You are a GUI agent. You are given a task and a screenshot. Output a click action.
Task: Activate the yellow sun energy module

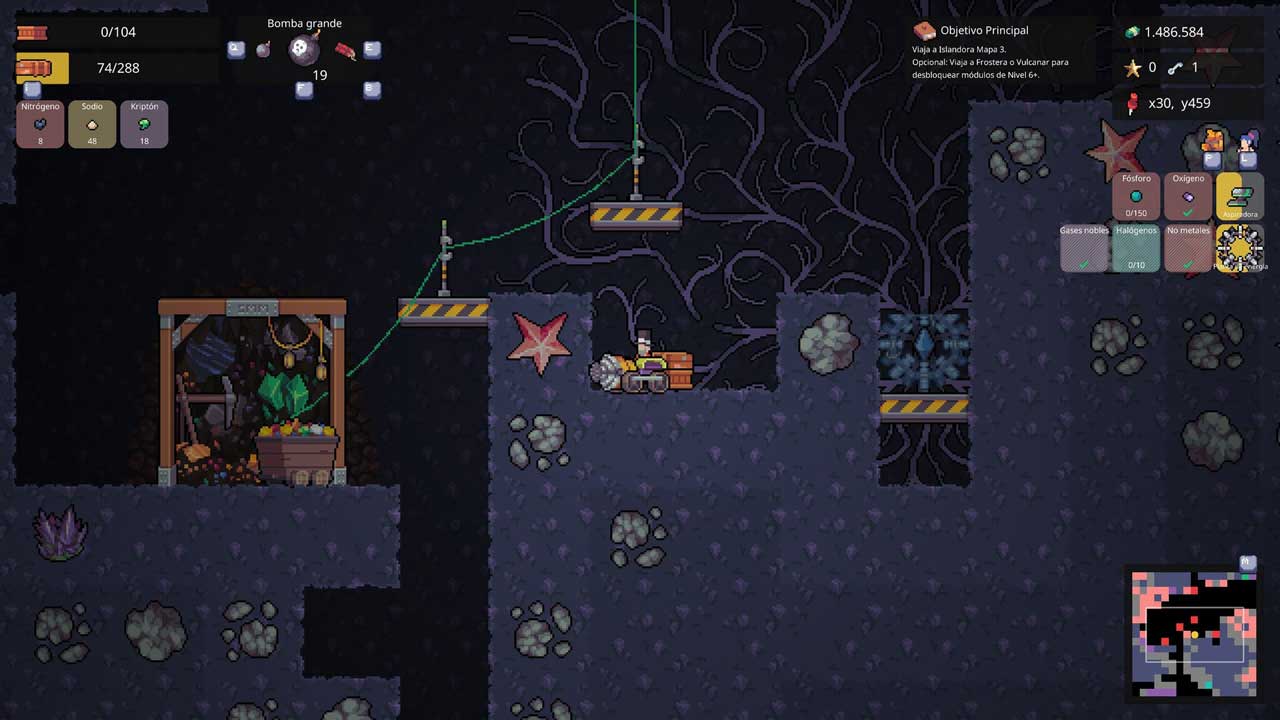click(x=1240, y=247)
